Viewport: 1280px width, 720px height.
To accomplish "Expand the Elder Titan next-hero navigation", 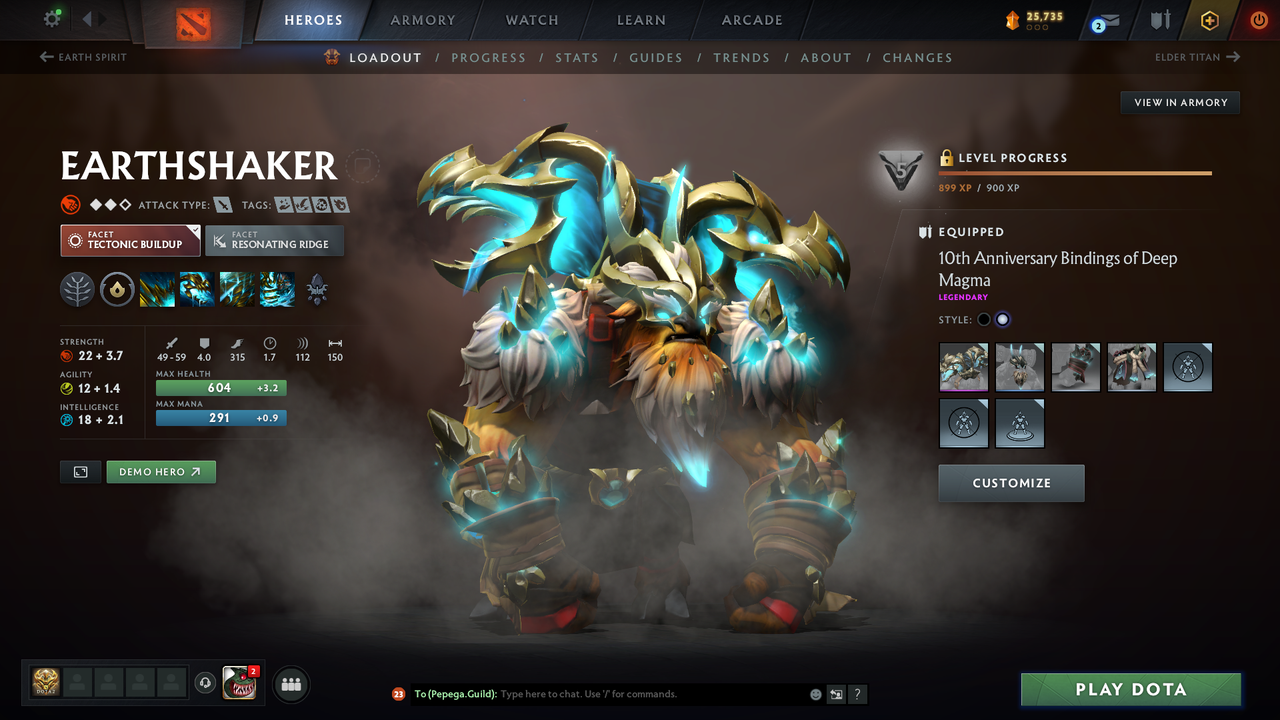I will tap(1197, 57).
